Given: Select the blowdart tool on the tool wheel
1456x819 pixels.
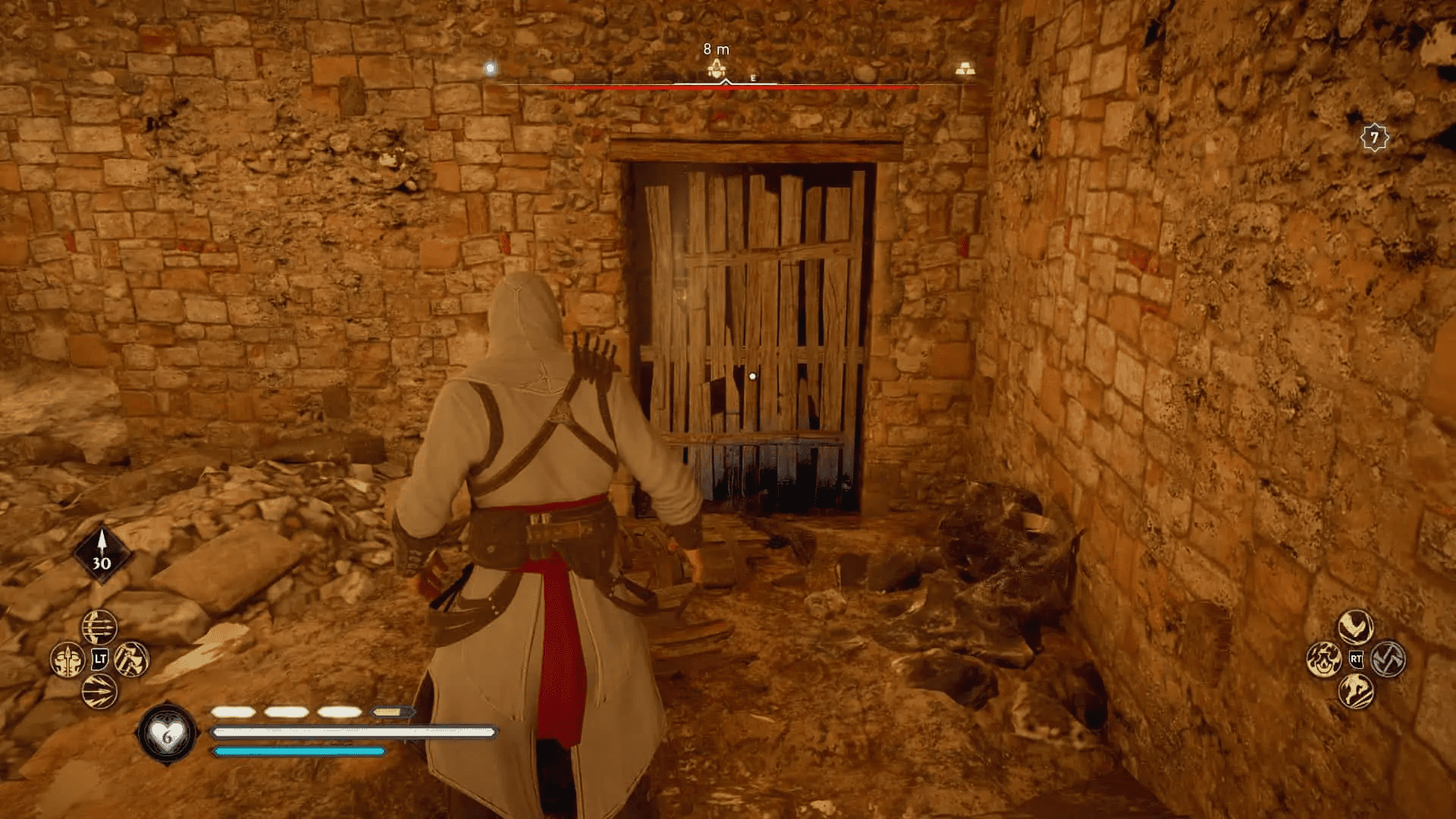Looking at the screenshot, I should (x=67, y=657).
